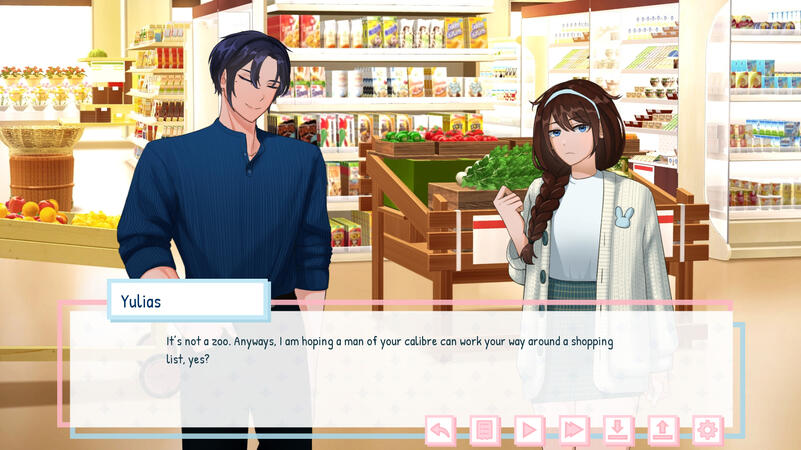
Task: Click the rollback arrow button
Action: (440, 430)
